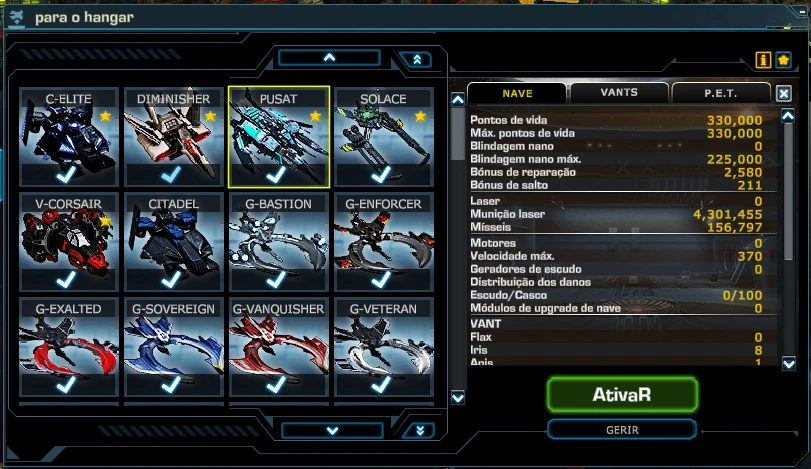The height and width of the screenshot is (469, 811).
Task: Show the NAVE stats tab
Action: 517,93
